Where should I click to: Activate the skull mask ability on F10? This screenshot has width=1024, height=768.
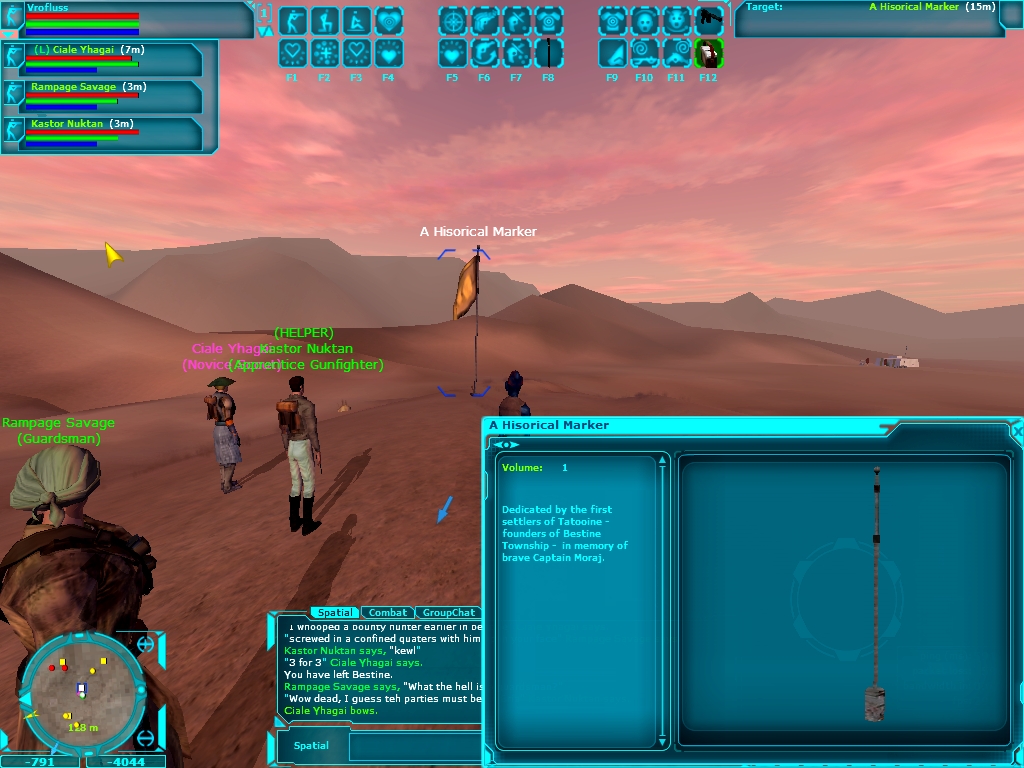[644, 20]
